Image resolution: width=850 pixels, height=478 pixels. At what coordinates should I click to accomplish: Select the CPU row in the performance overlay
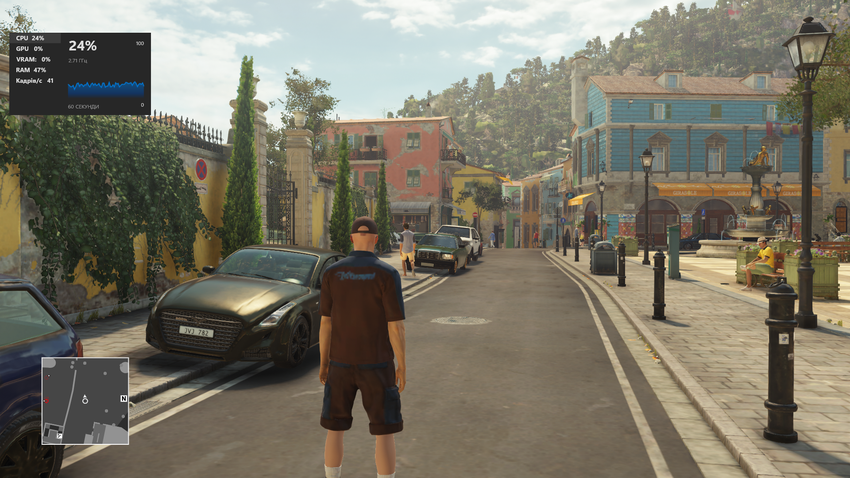pos(31,38)
